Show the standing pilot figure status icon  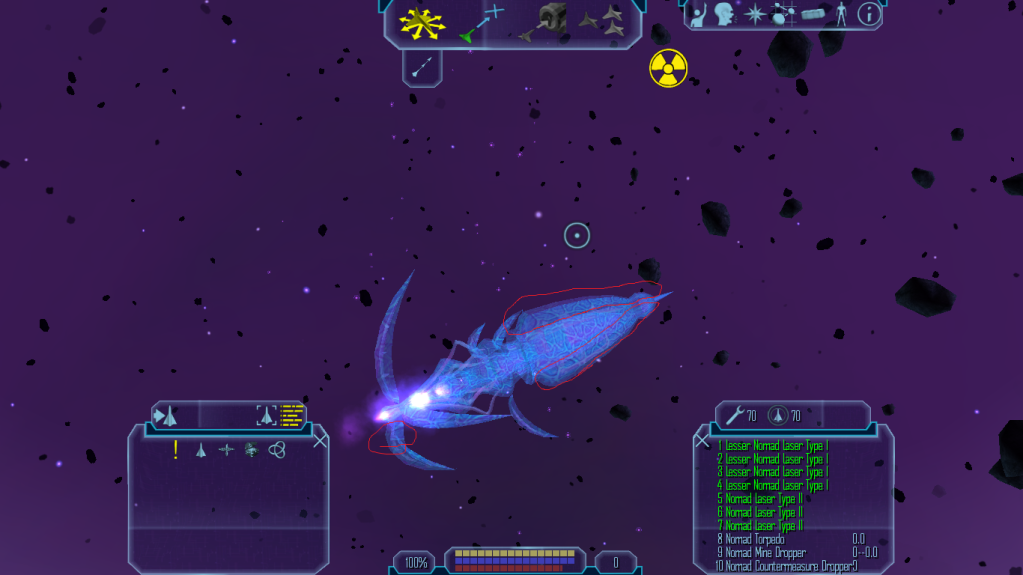841,14
